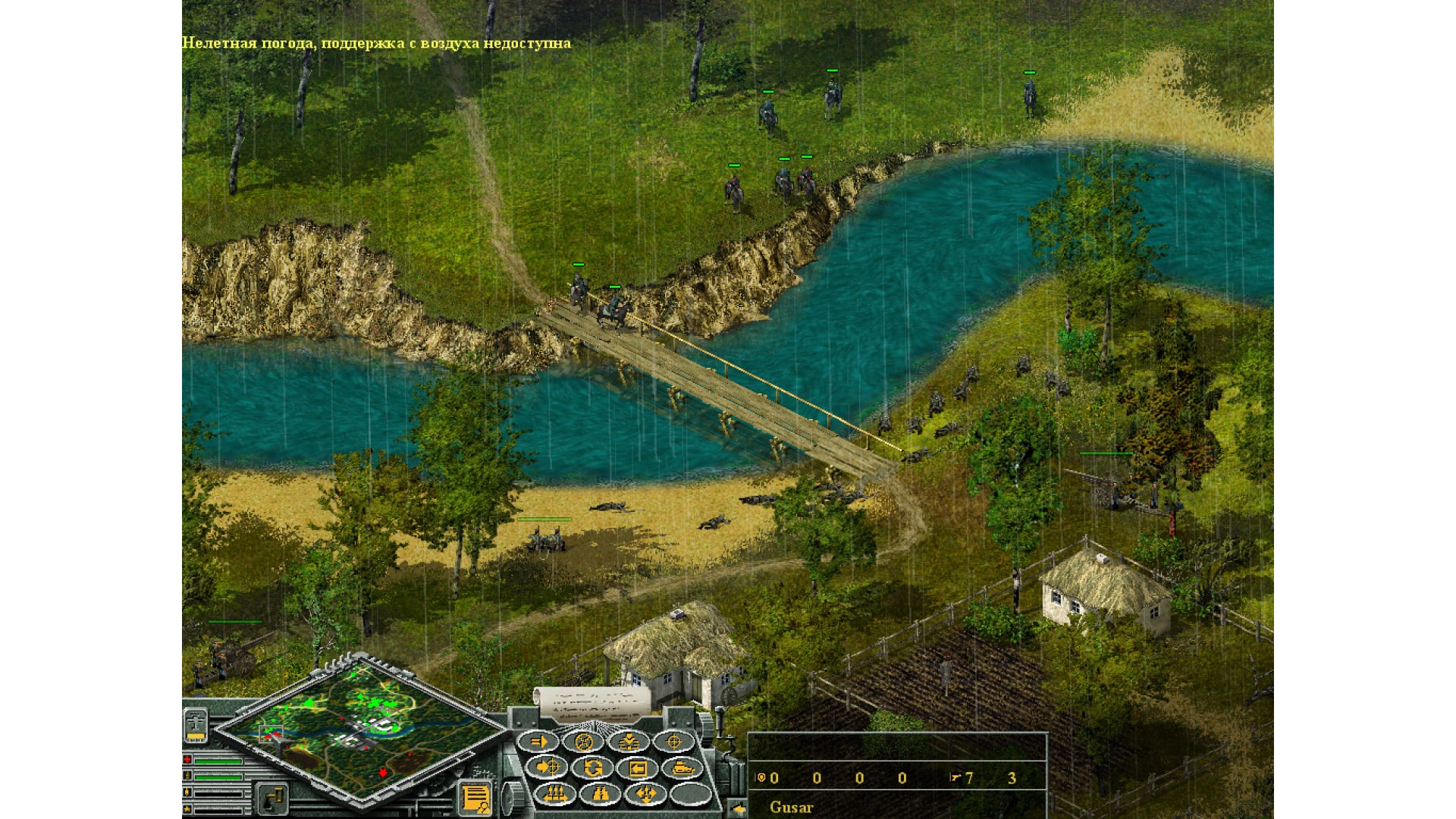This screenshot has width=1456, height=819.
Task: Click the circular arrows rotate command
Action: (592, 768)
